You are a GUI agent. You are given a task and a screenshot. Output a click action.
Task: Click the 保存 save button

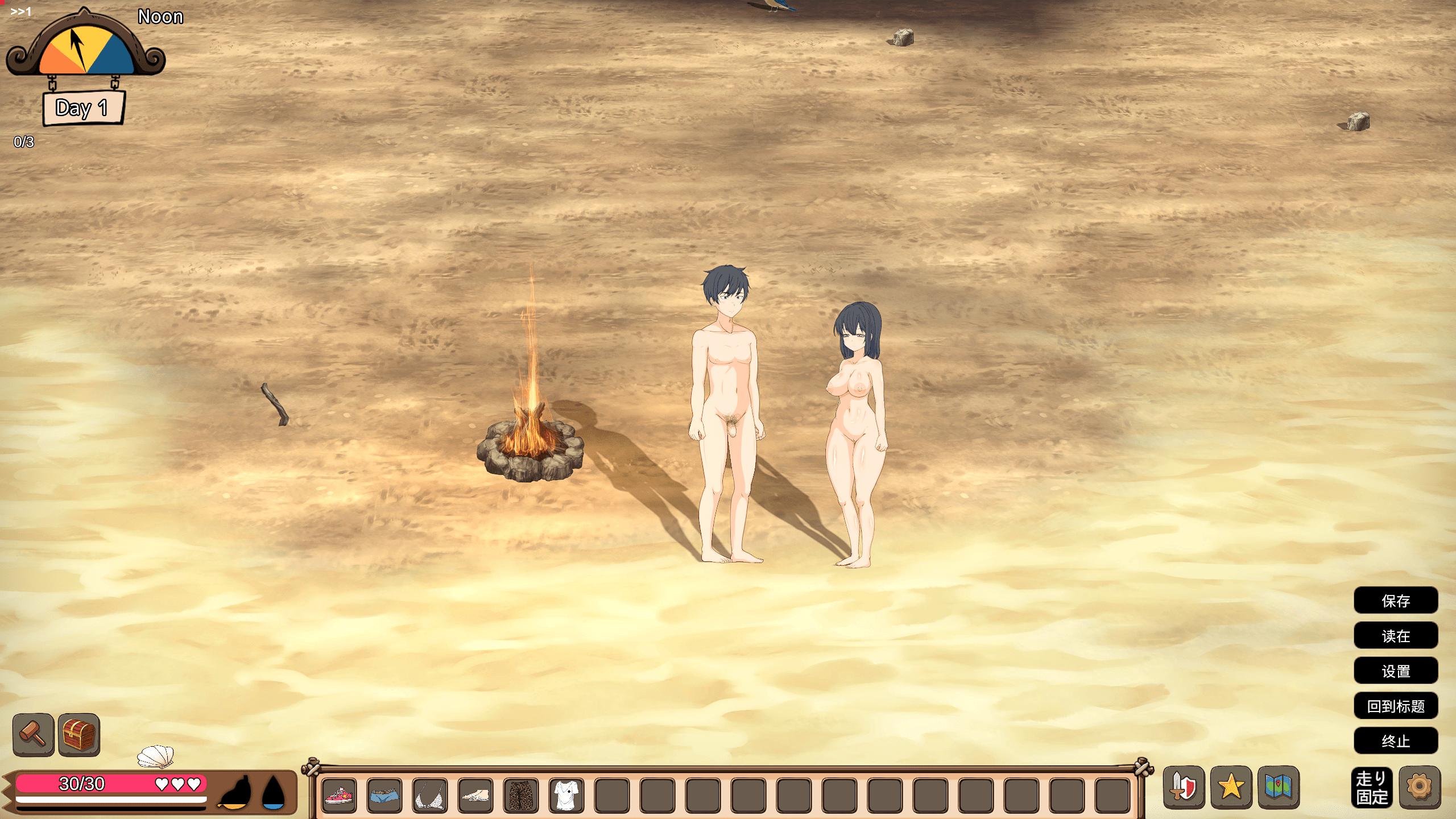pos(1395,601)
